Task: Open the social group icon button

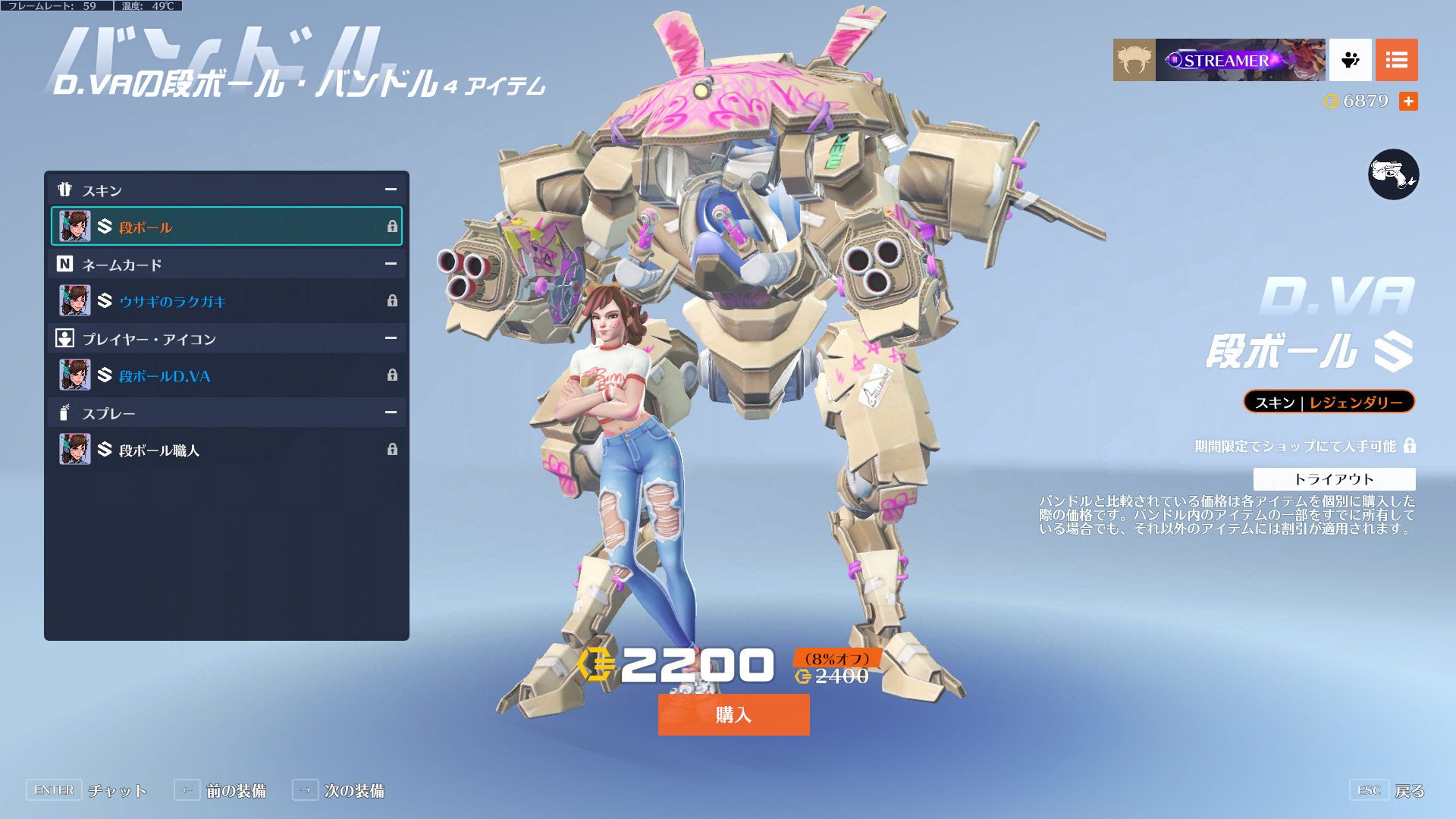Action: (1350, 60)
